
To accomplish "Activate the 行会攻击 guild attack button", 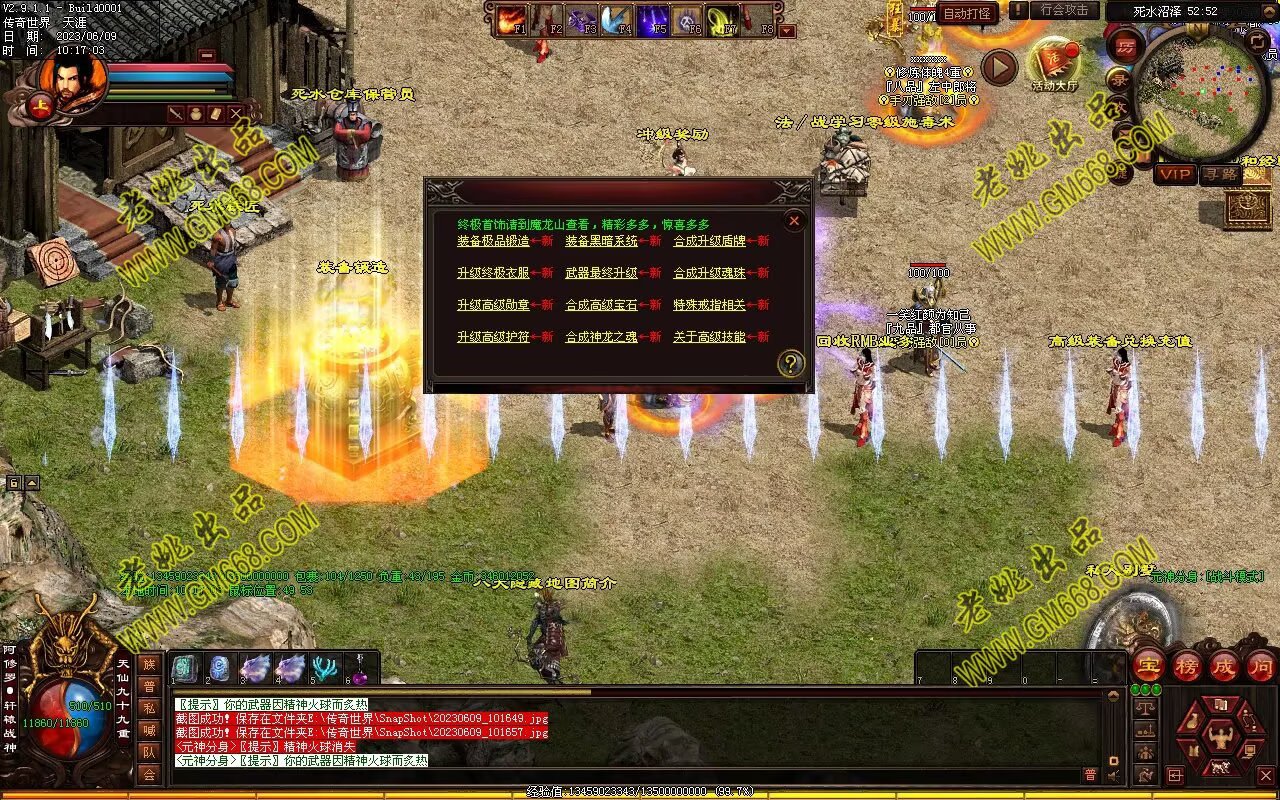I will tap(1064, 11).
